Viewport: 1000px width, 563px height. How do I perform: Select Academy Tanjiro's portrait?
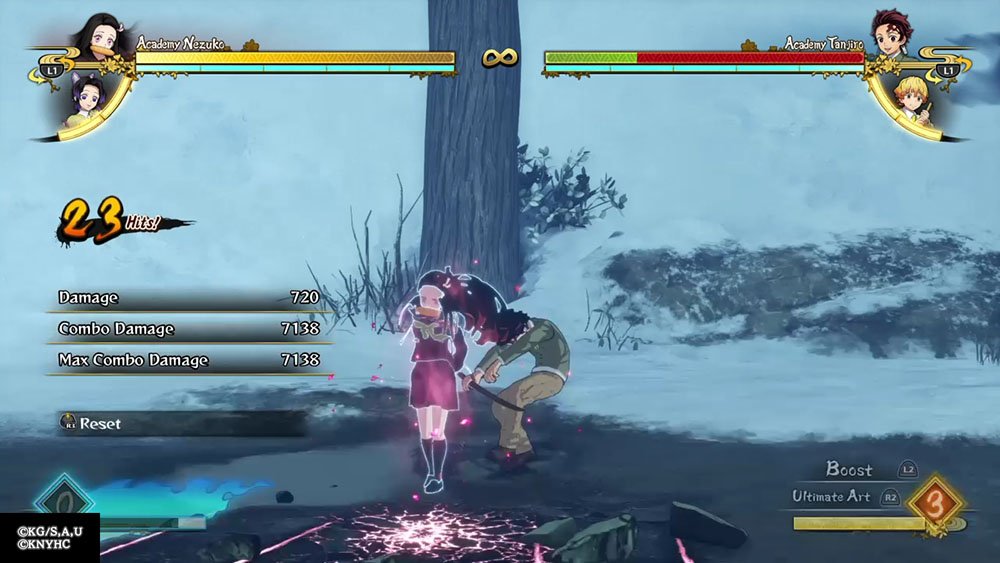pos(891,35)
